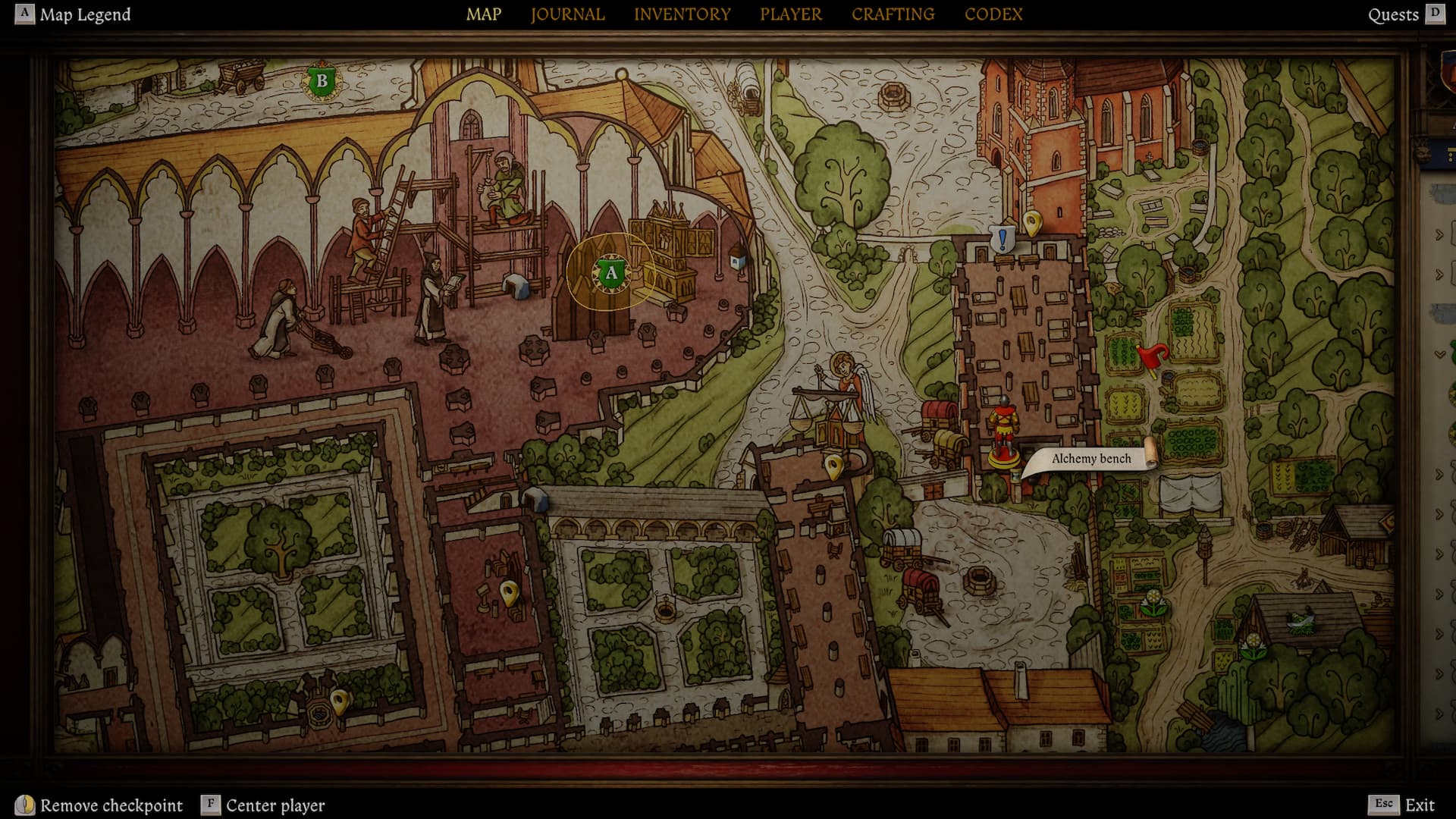Open the Codex tab
The image size is (1456, 819).
point(993,14)
